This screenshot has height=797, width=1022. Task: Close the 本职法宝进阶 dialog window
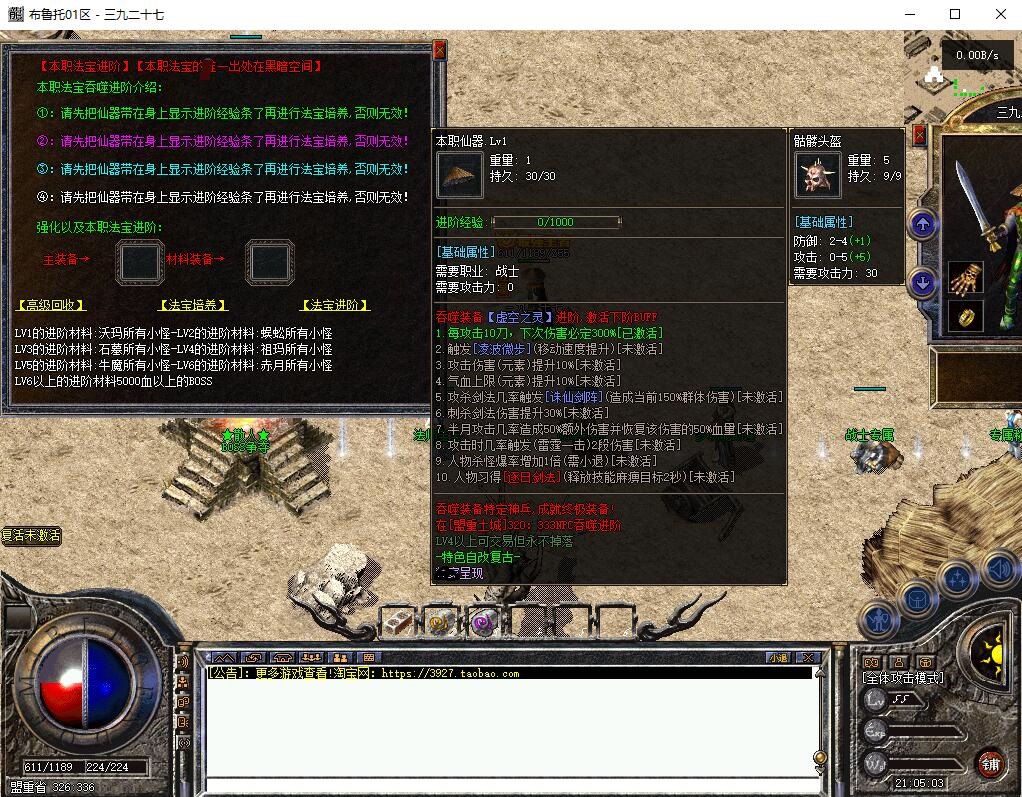point(439,50)
